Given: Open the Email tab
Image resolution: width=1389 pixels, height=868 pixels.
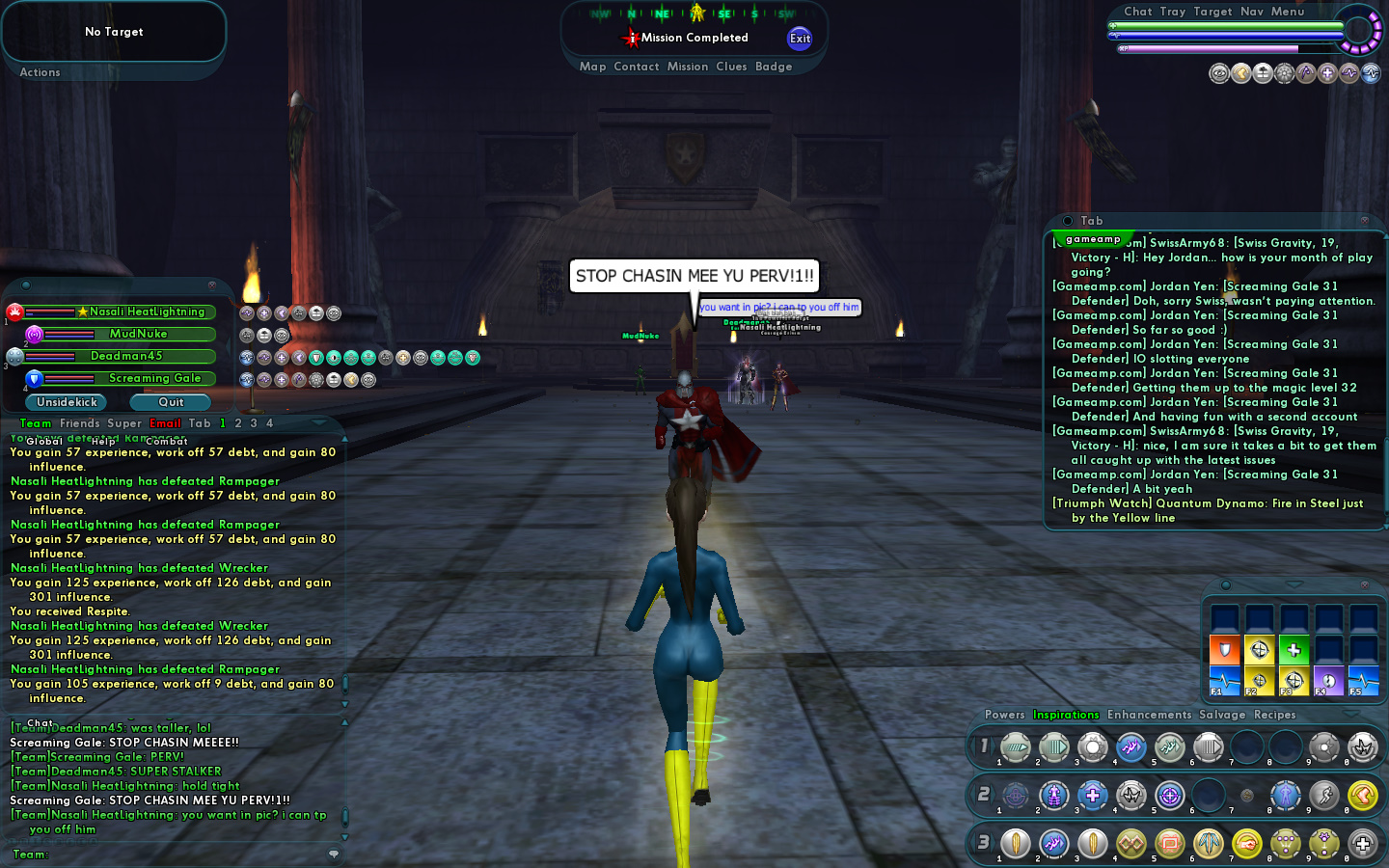Looking at the screenshot, I should pyautogui.click(x=165, y=423).
